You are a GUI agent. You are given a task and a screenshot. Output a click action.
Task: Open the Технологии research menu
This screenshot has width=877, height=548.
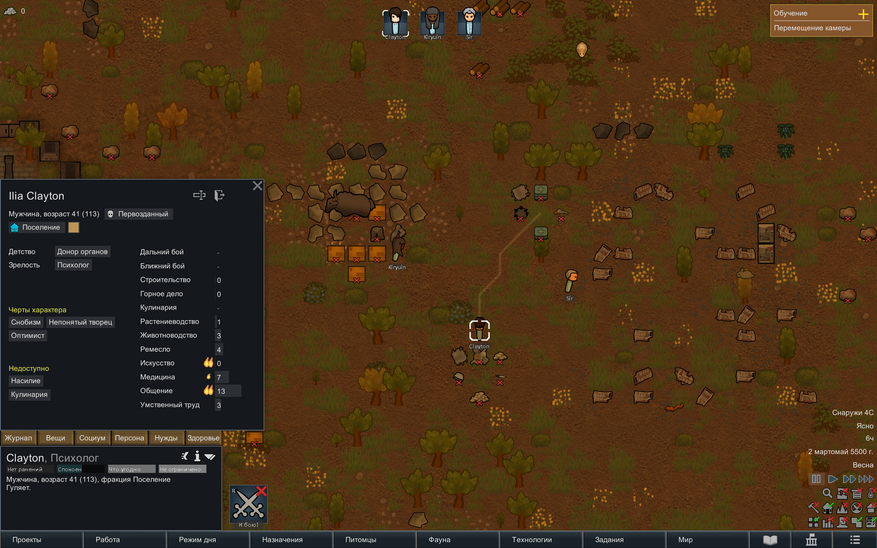[x=532, y=540]
